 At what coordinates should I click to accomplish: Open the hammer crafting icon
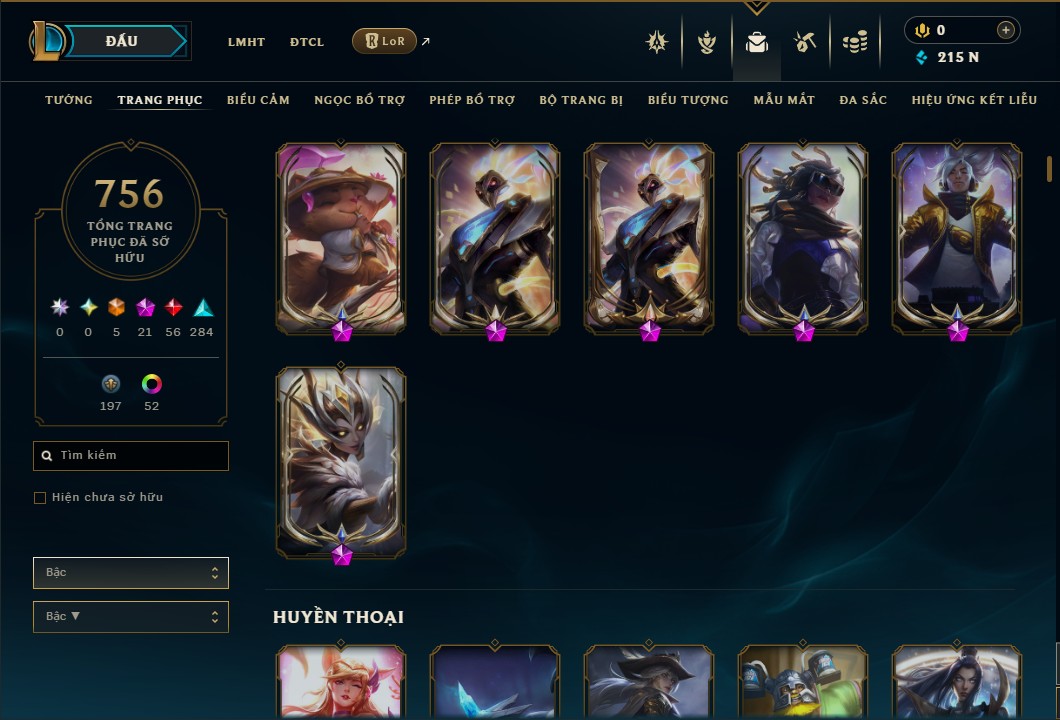[x=805, y=42]
